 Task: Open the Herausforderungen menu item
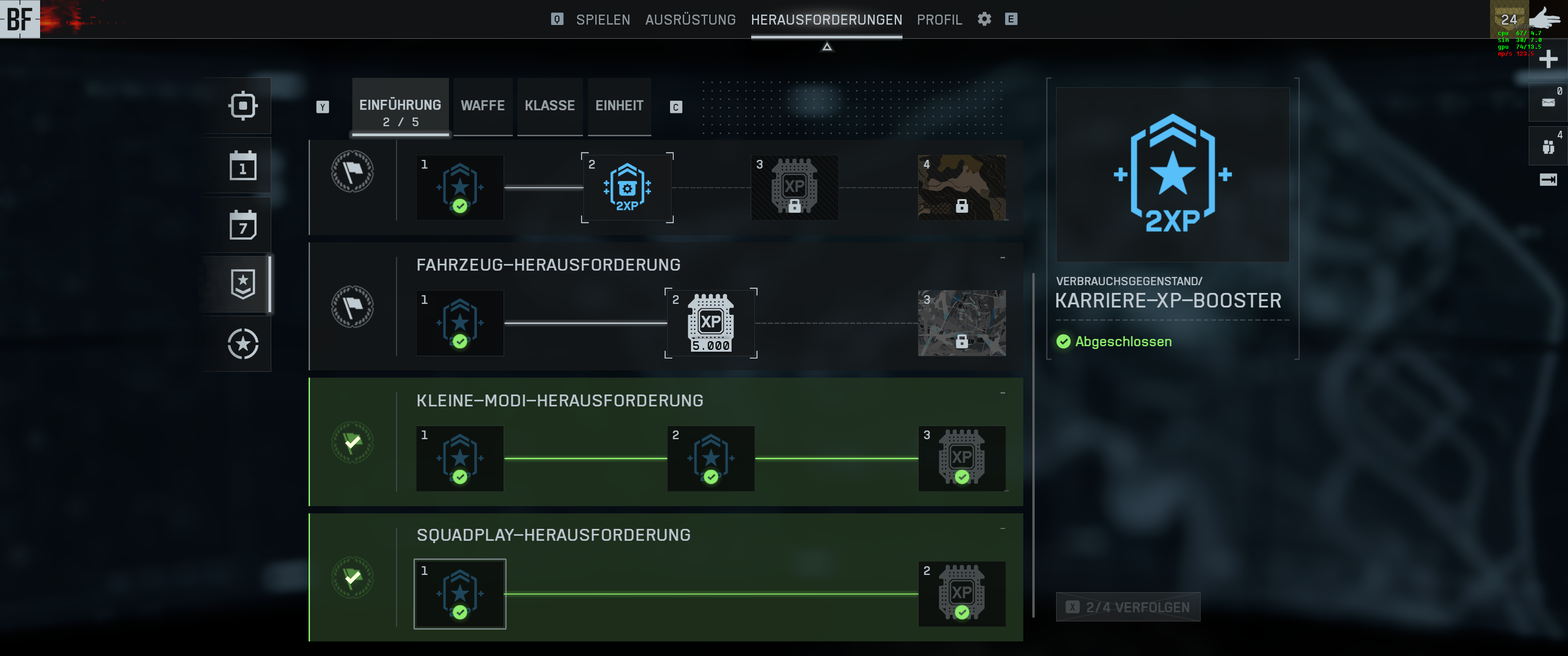click(x=826, y=20)
